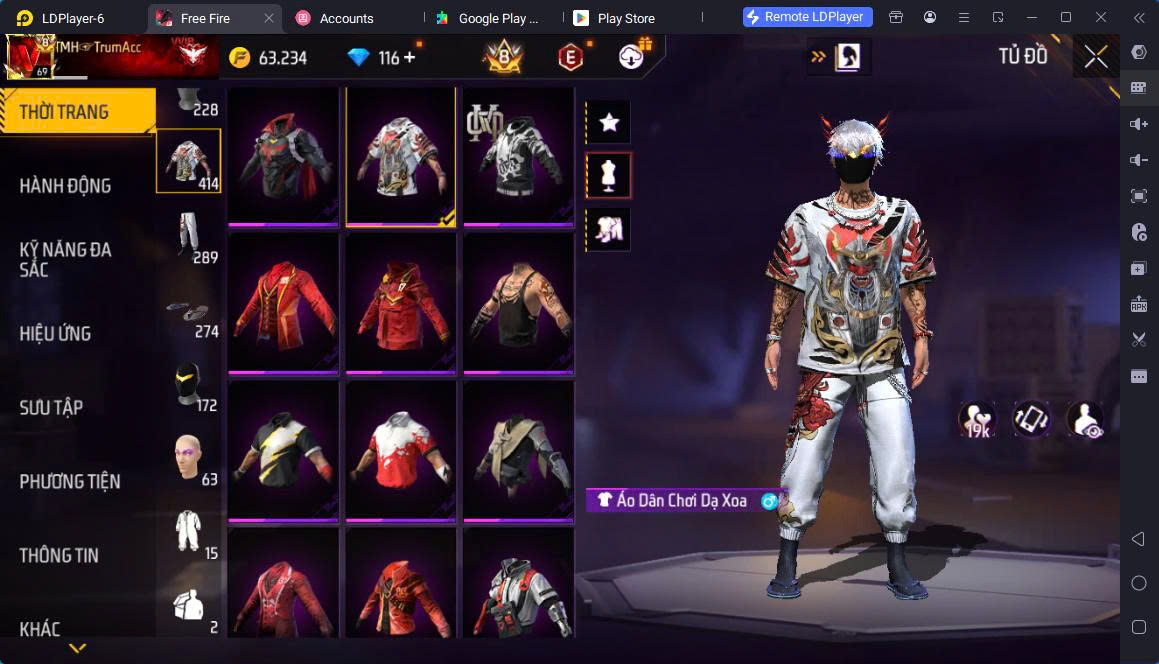Select the Hiệu Ứng tab
1159x664 pixels.
[56, 334]
